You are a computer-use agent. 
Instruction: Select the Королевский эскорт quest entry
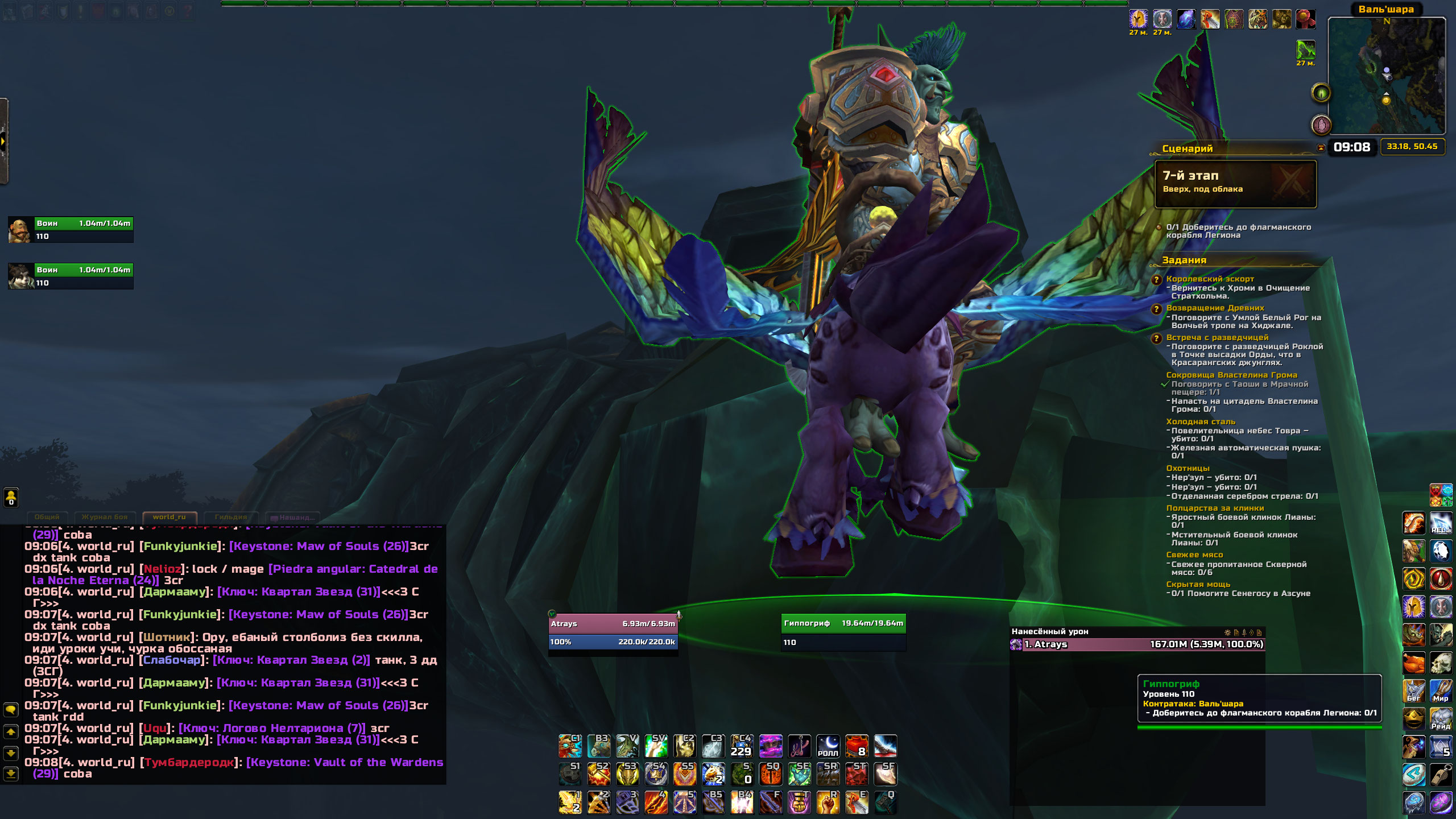pyautogui.click(x=1210, y=279)
